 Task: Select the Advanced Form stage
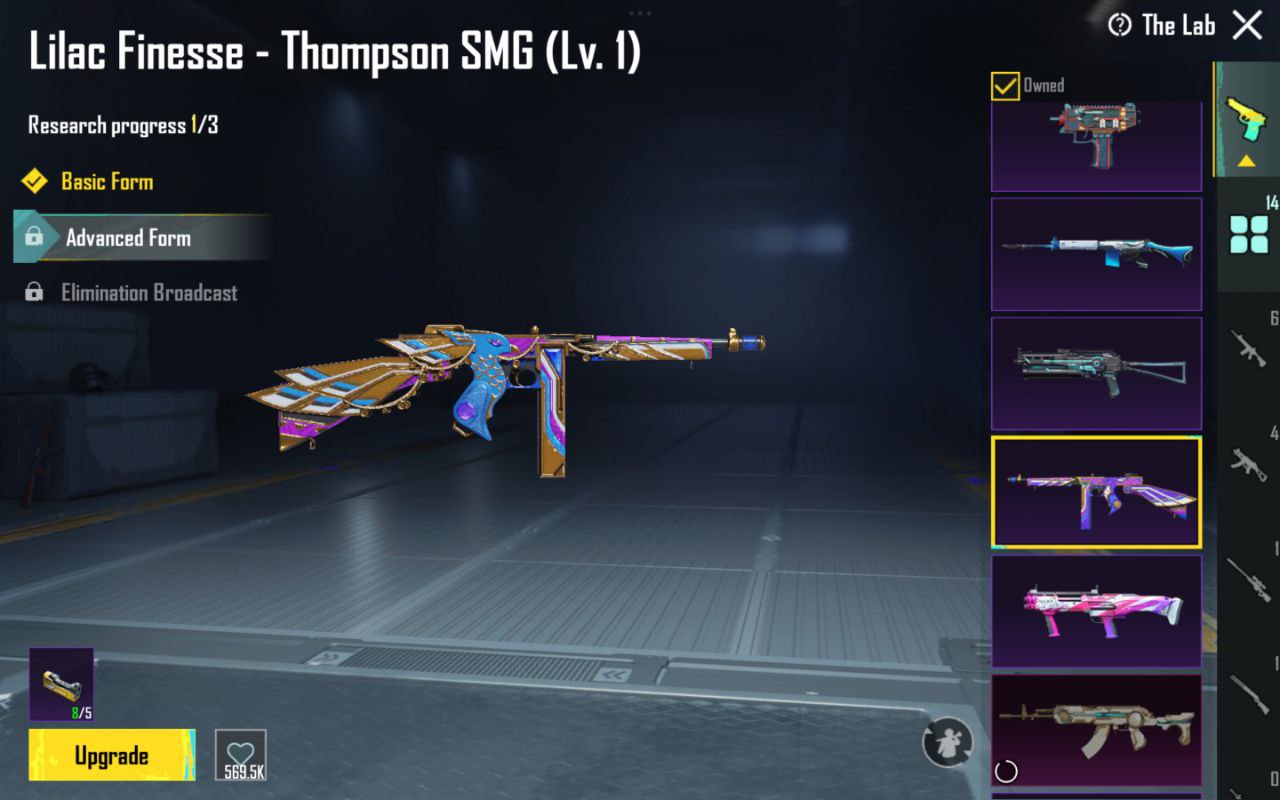(x=128, y=238)
